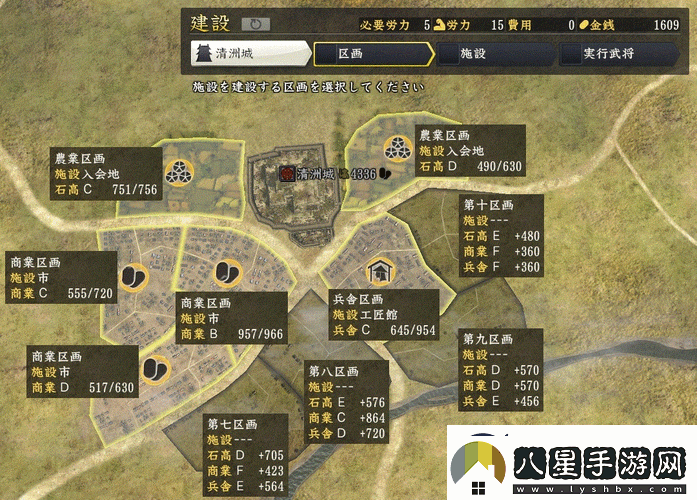Click the 工匠館 house icon on the map

tap(380, 270)
